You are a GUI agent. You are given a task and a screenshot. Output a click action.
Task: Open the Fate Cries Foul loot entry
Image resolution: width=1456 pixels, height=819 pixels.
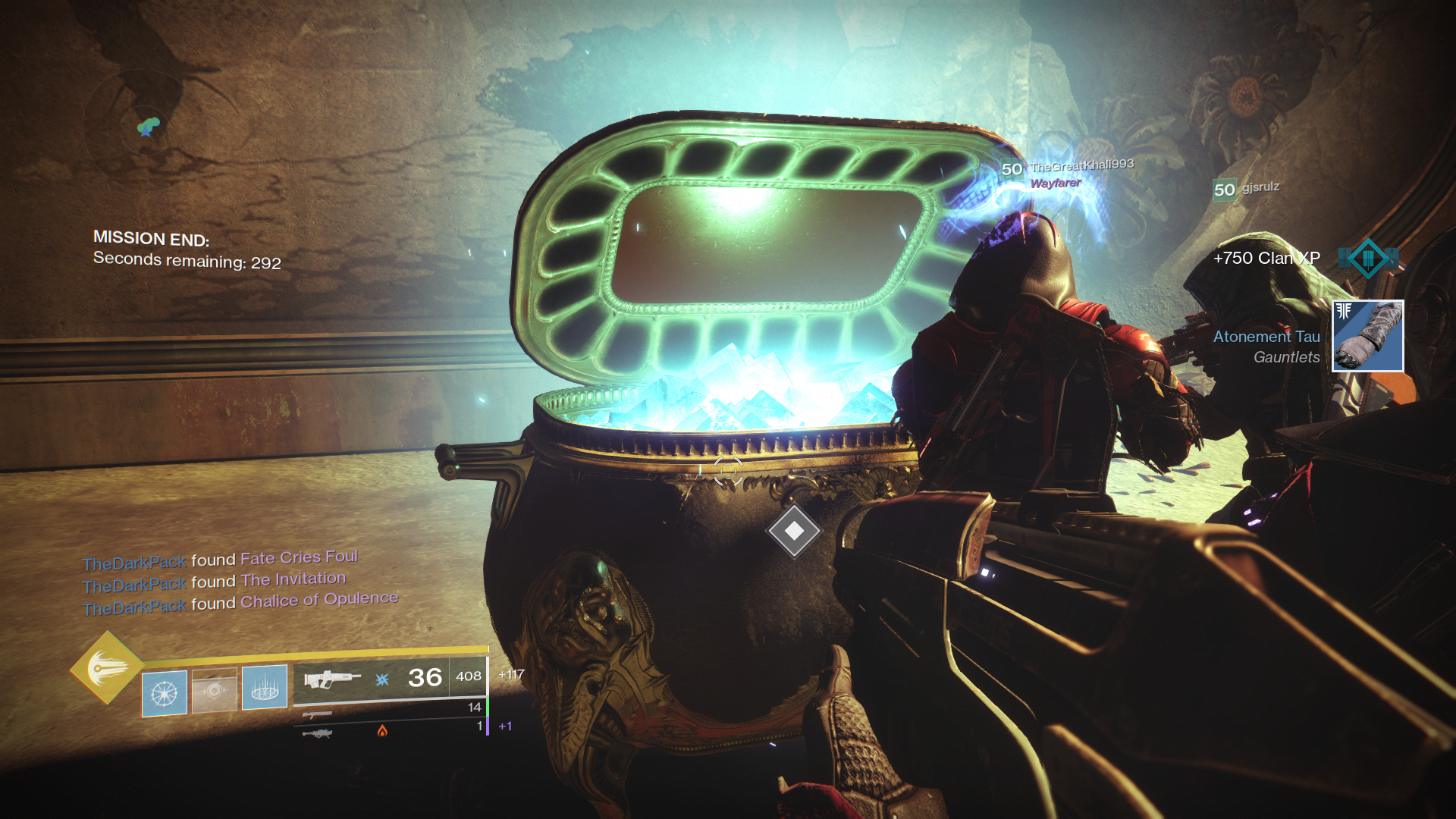(299, 558)
